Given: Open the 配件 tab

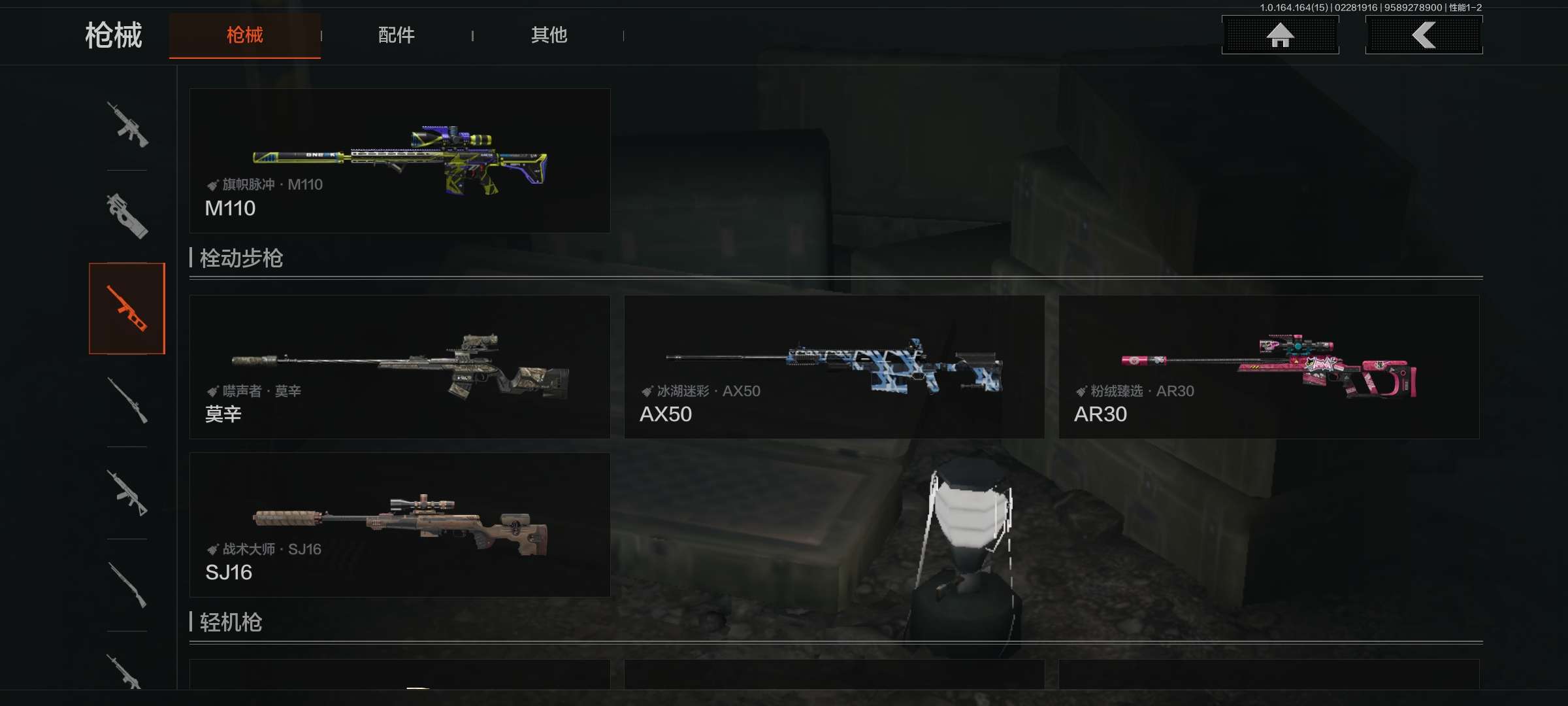Looking at the screenshot, I should click(x=396, y=35).
